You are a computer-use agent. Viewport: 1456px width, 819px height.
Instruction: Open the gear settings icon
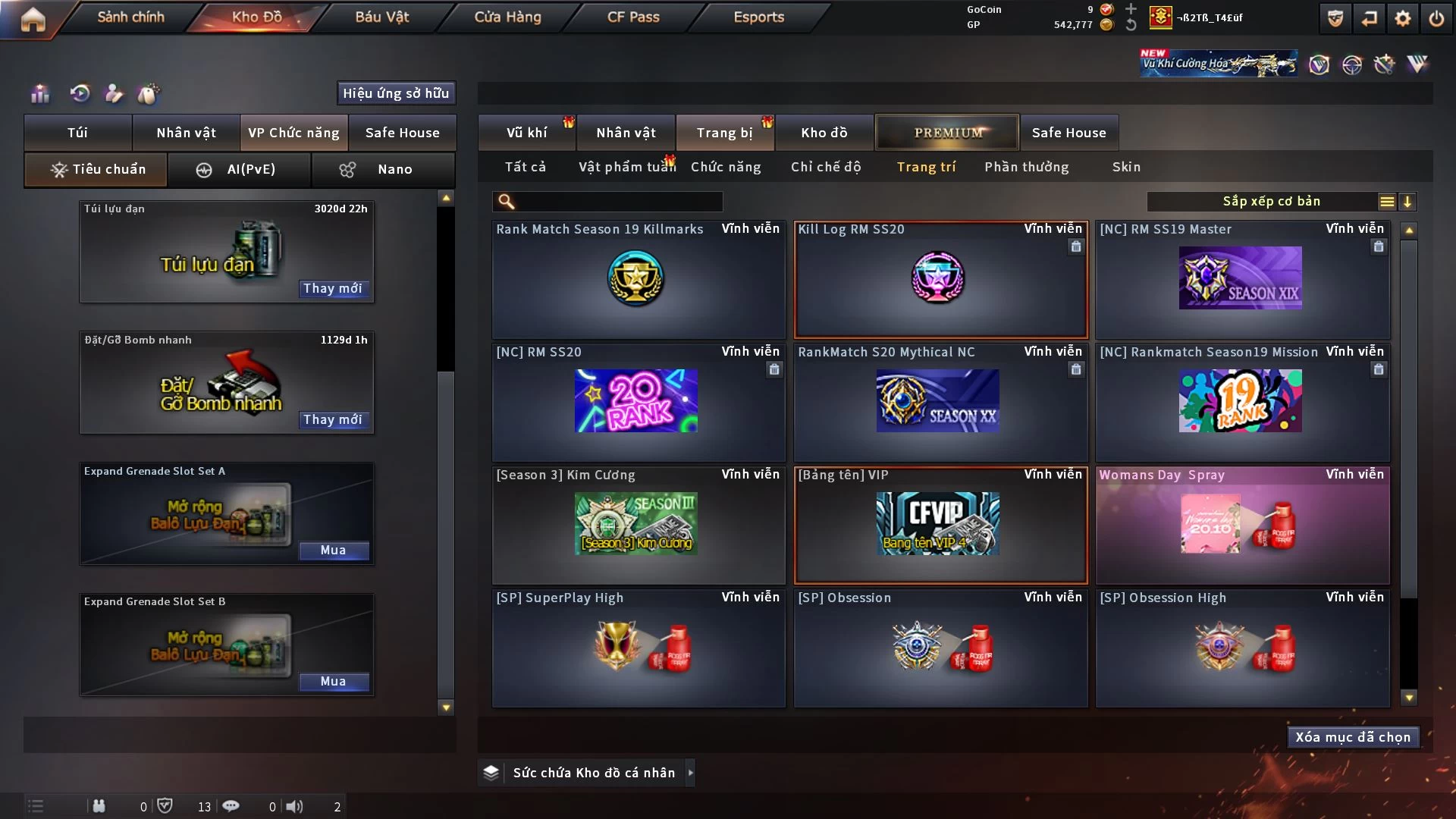coord(1403,18)
